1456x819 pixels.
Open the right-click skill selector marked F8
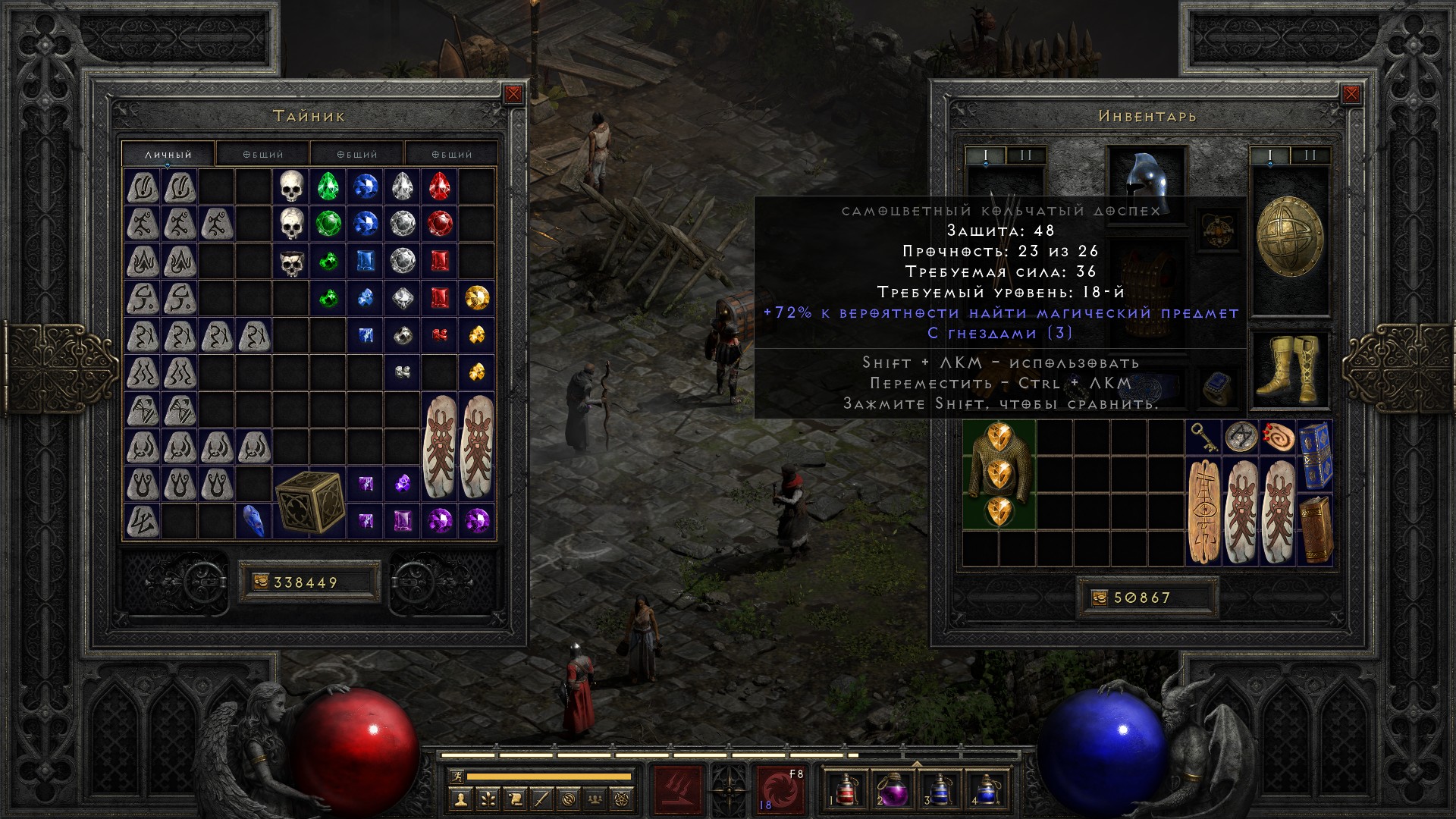point(780,790)
